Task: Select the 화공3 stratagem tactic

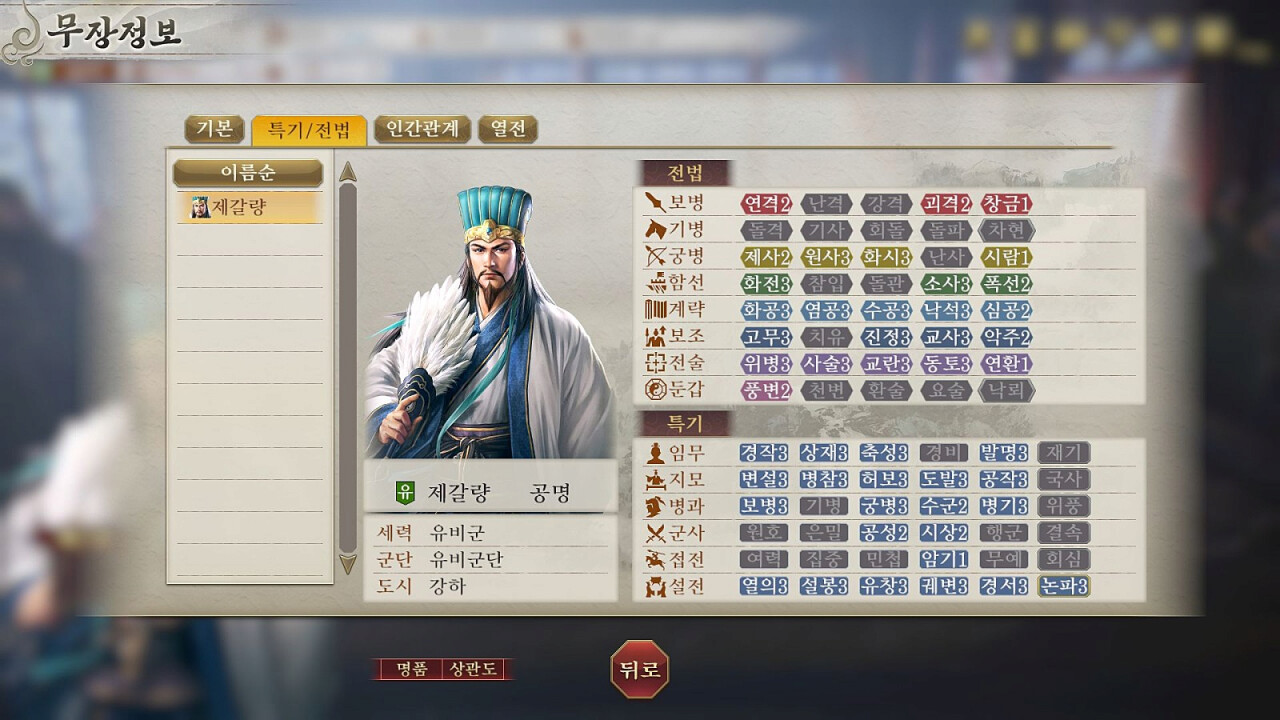Action: tap(766, 310)
